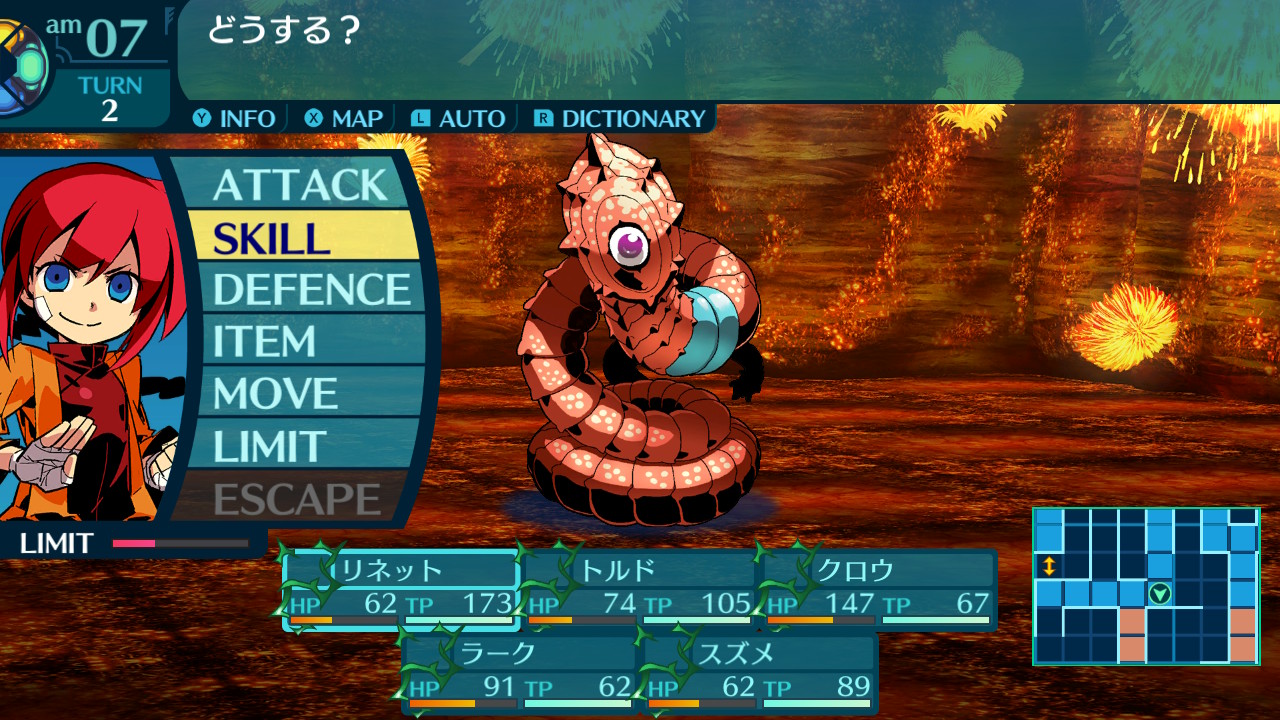Open the ITEM command
Viewport: 1280px width, 720px height.
click(x=300, y=341)
